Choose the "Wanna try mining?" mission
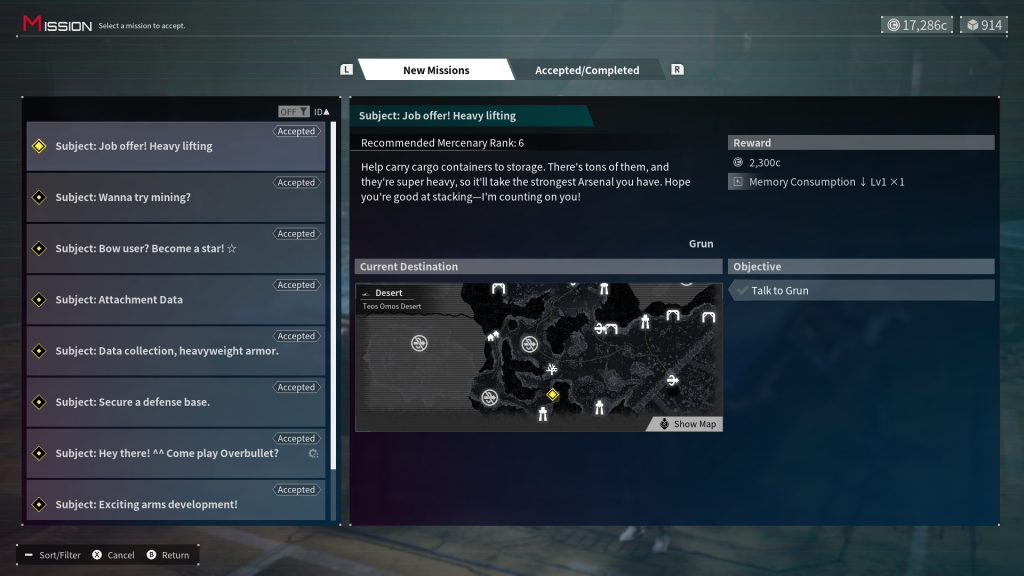This screenshot has height=576, width=1024. coord(176,197)
